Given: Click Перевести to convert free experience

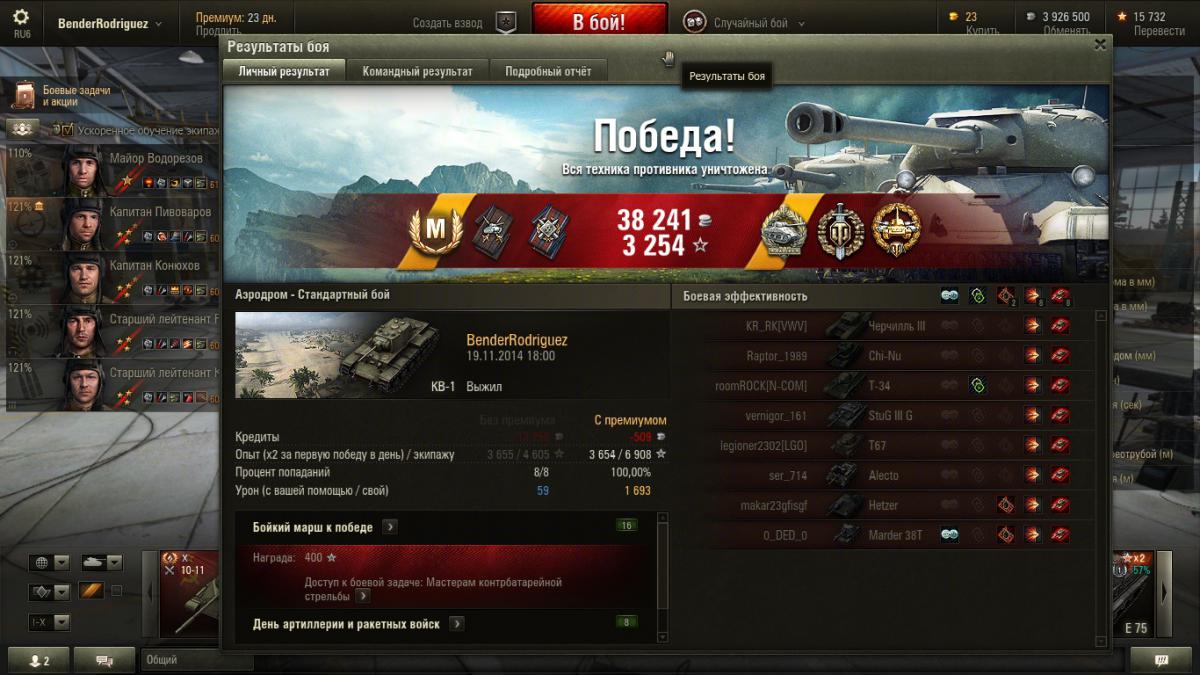Looking at the screenshot, I should 1159,30.
